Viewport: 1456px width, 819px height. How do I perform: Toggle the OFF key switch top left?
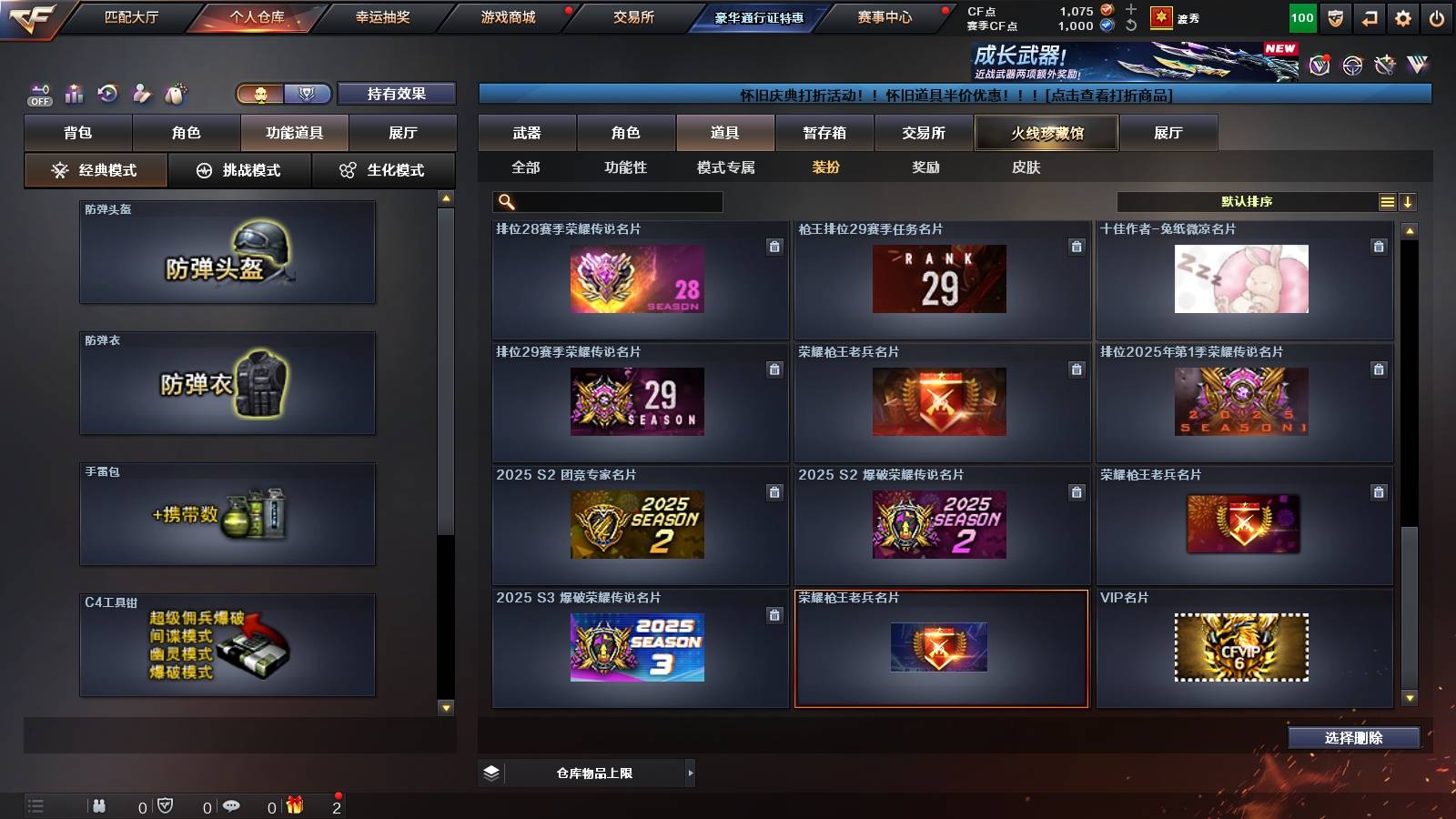coord(38,92)
